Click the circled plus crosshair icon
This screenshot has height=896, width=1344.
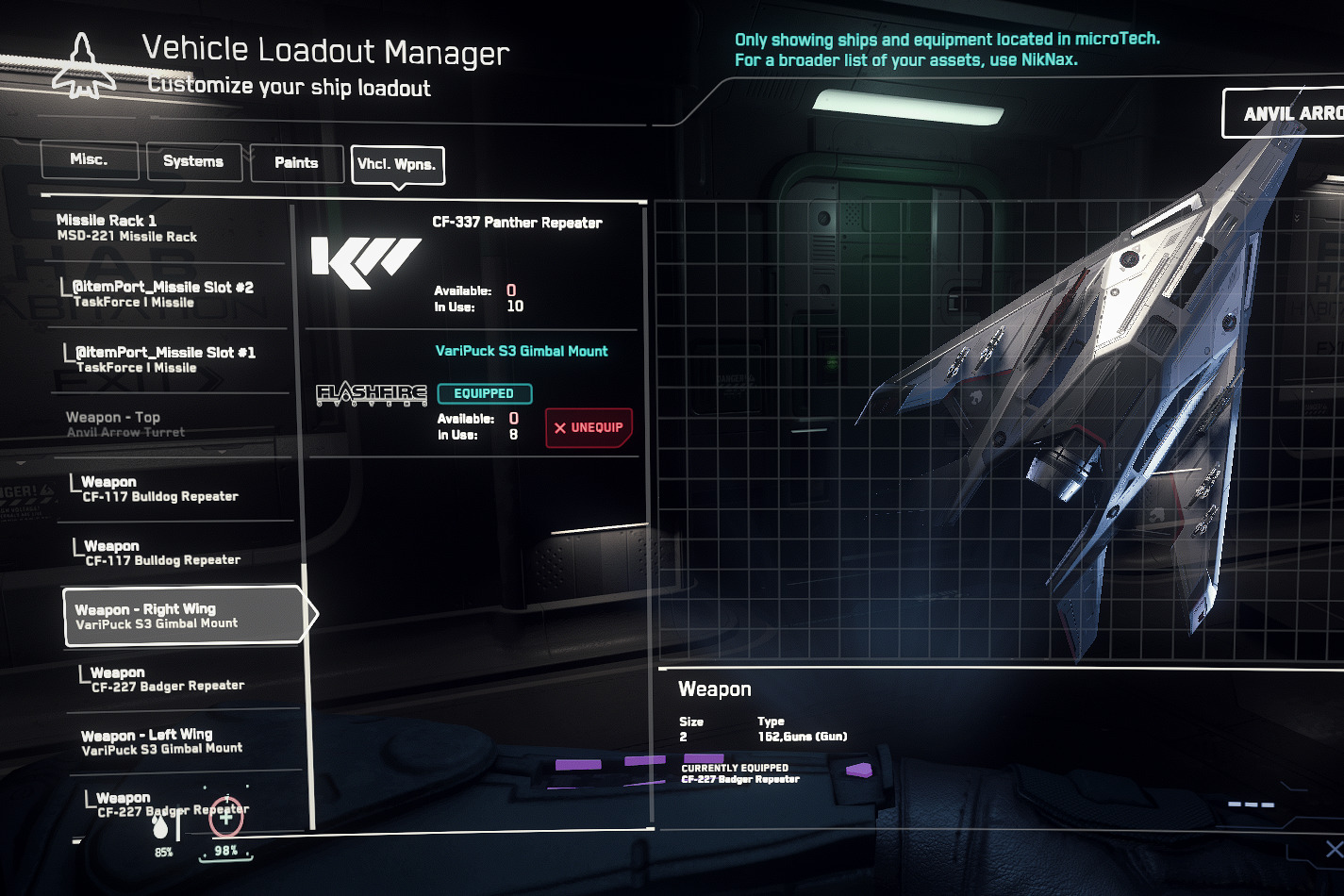tap(226, 817)
